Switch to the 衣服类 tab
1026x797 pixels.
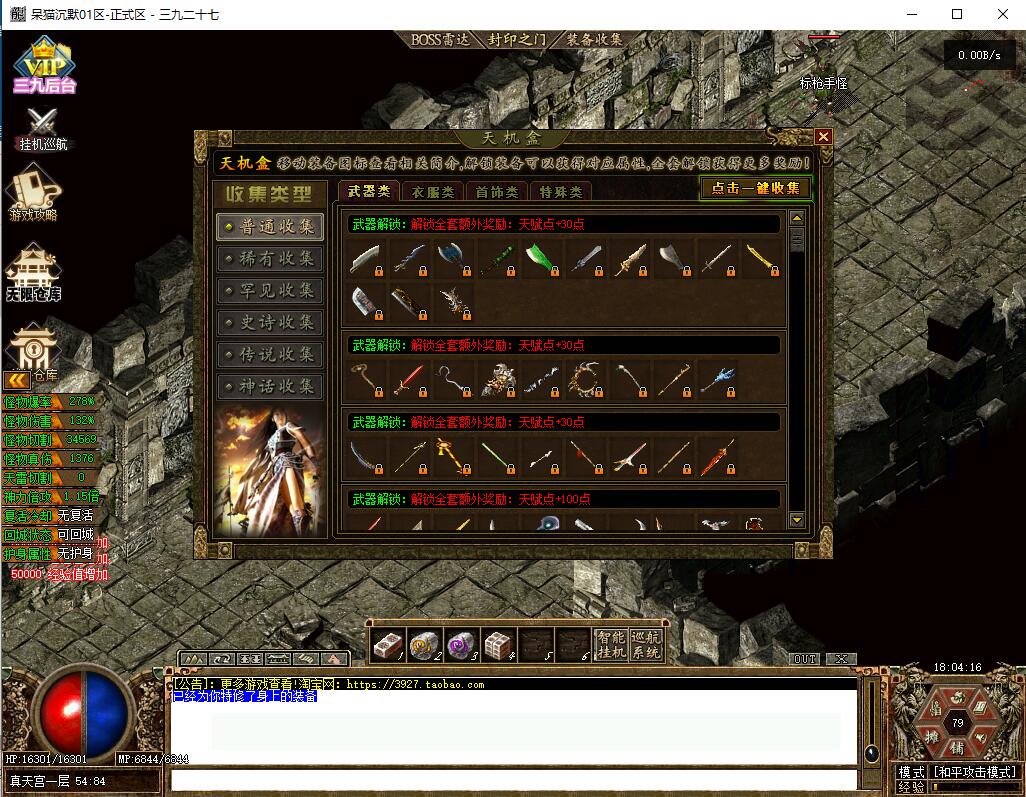(433, 192)
